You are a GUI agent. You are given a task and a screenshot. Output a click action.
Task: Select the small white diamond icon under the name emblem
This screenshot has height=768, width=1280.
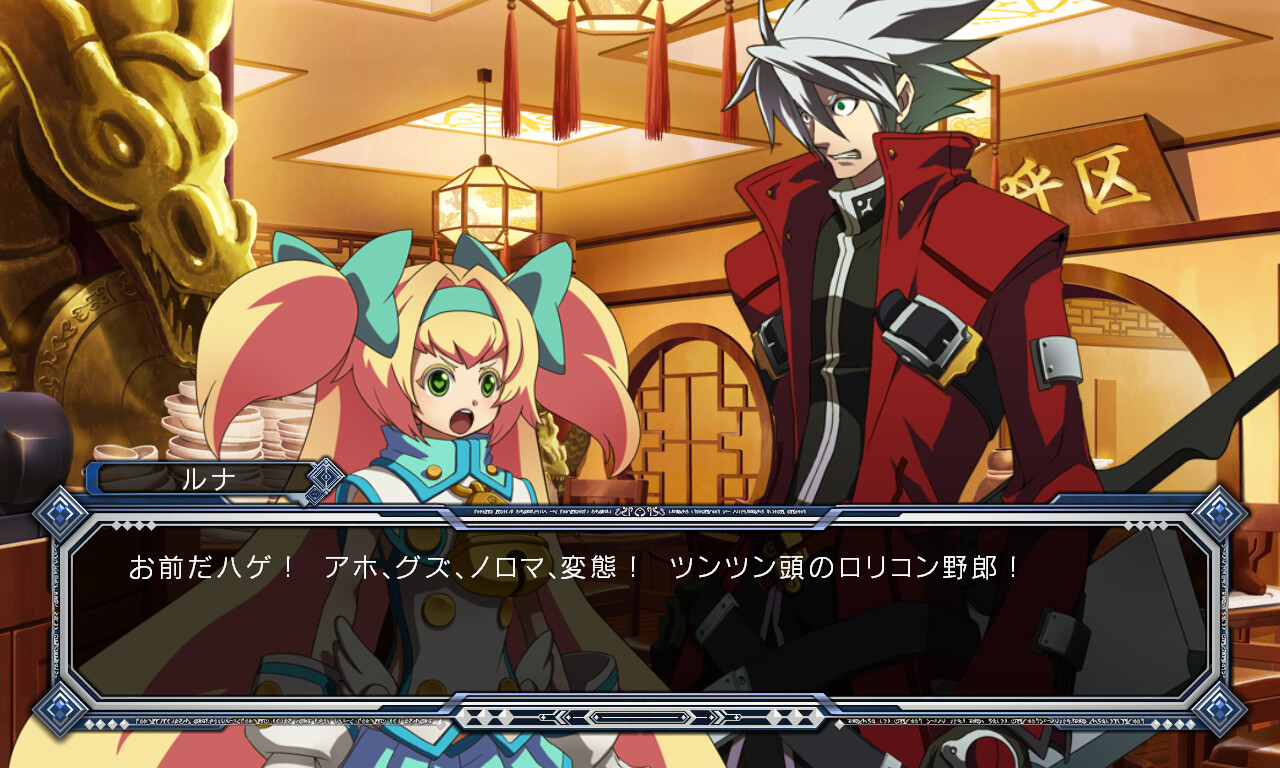313,494
